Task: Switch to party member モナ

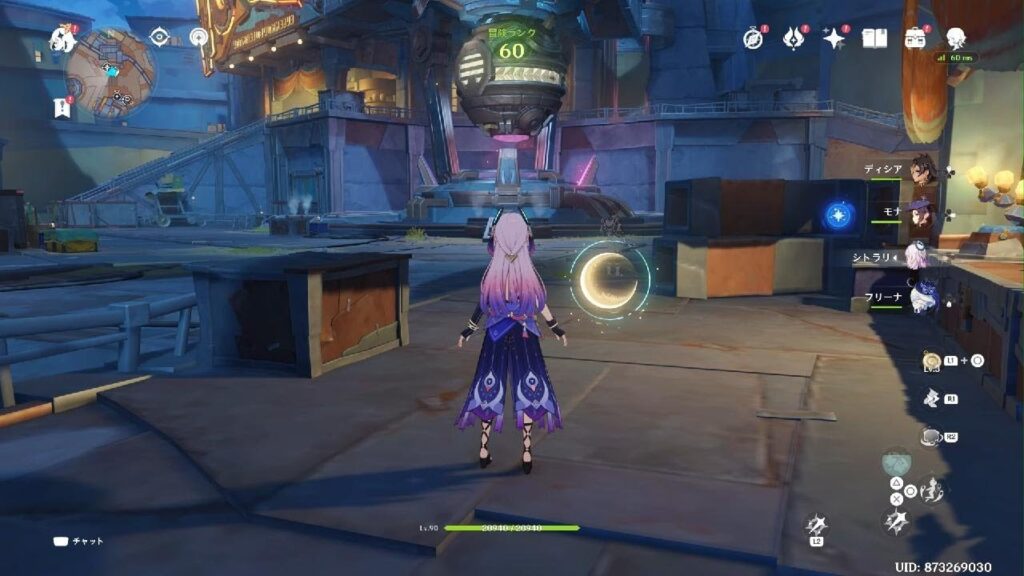Action: pyautogui.click(x=922, y=213)
